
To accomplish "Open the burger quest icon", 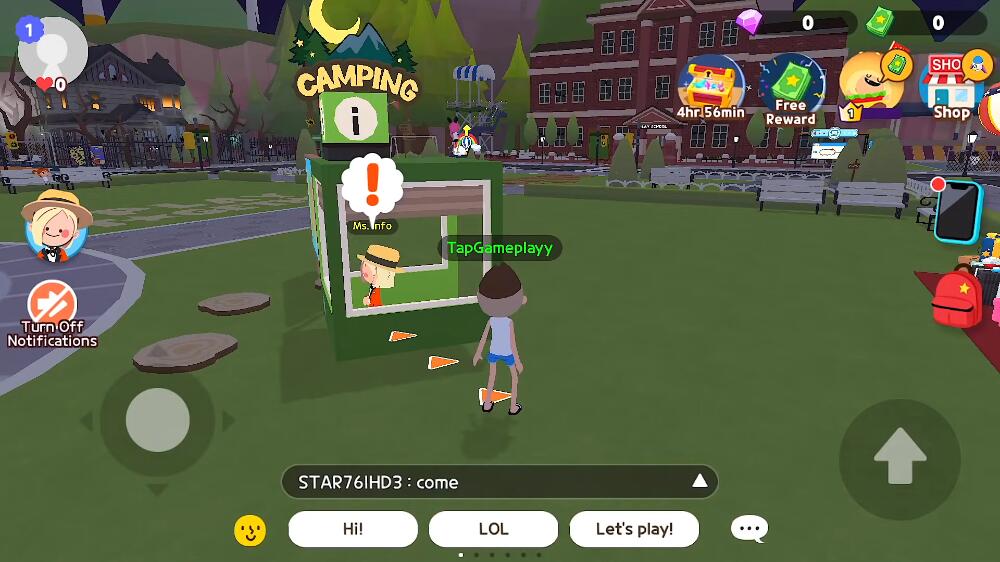I will tap(872, 84).
